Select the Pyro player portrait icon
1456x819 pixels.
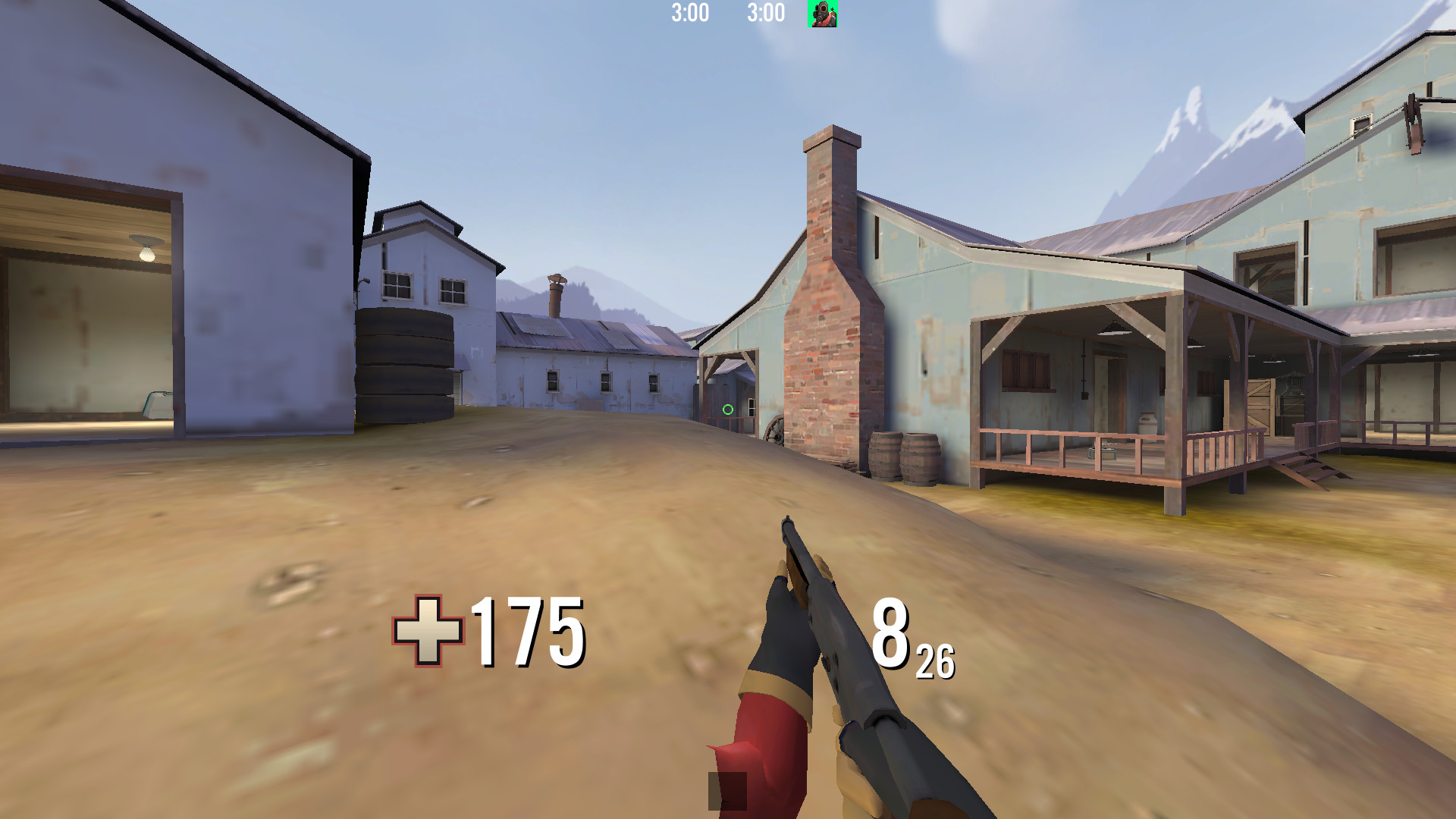822,14
